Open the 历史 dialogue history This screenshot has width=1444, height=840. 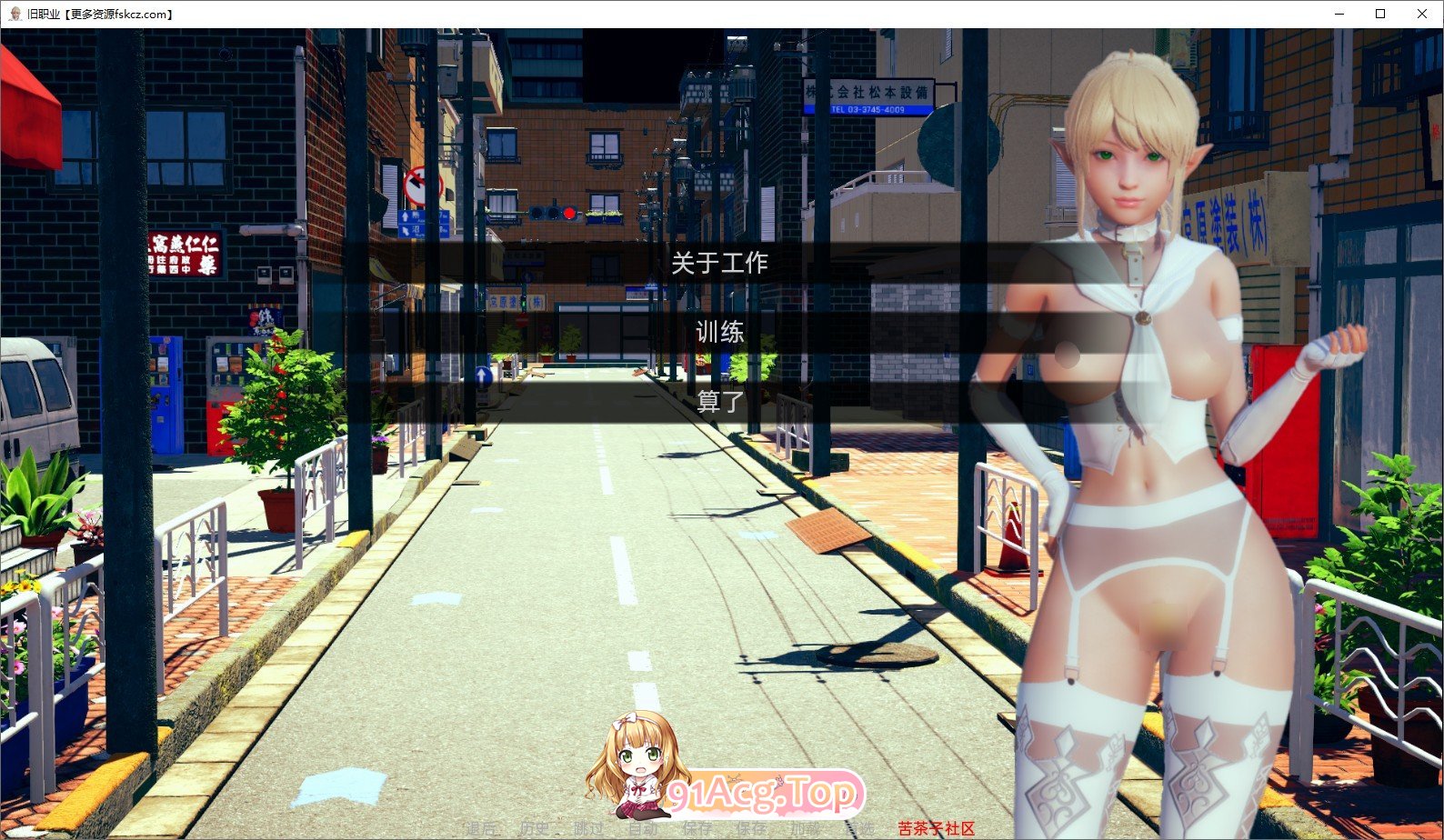[x=535, y=829]
